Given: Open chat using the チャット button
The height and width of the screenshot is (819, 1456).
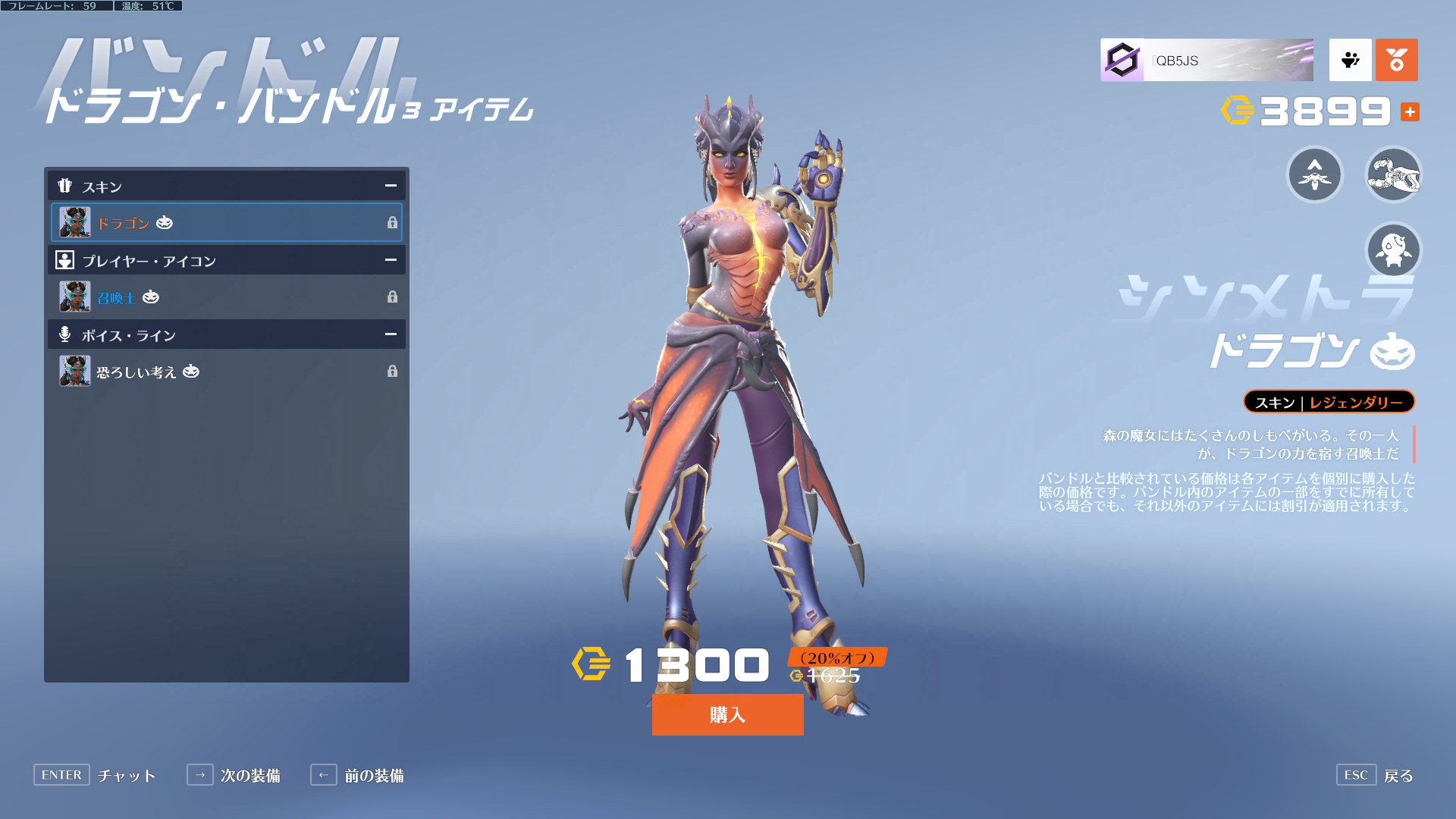Looking at the screenshot, I should [x=95, y=775].
